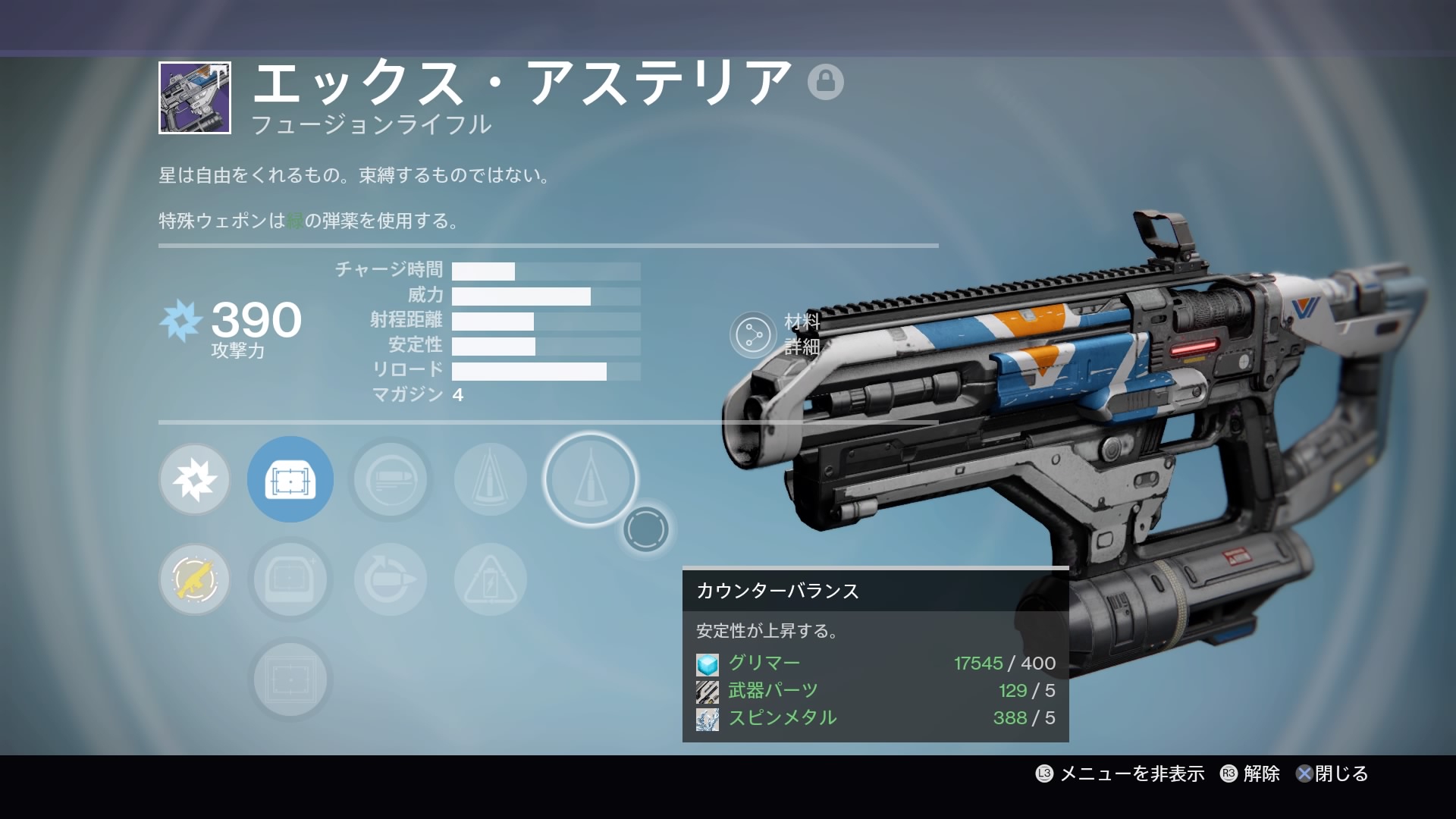Select the arc damage starburst node

[x=195, y=479]
